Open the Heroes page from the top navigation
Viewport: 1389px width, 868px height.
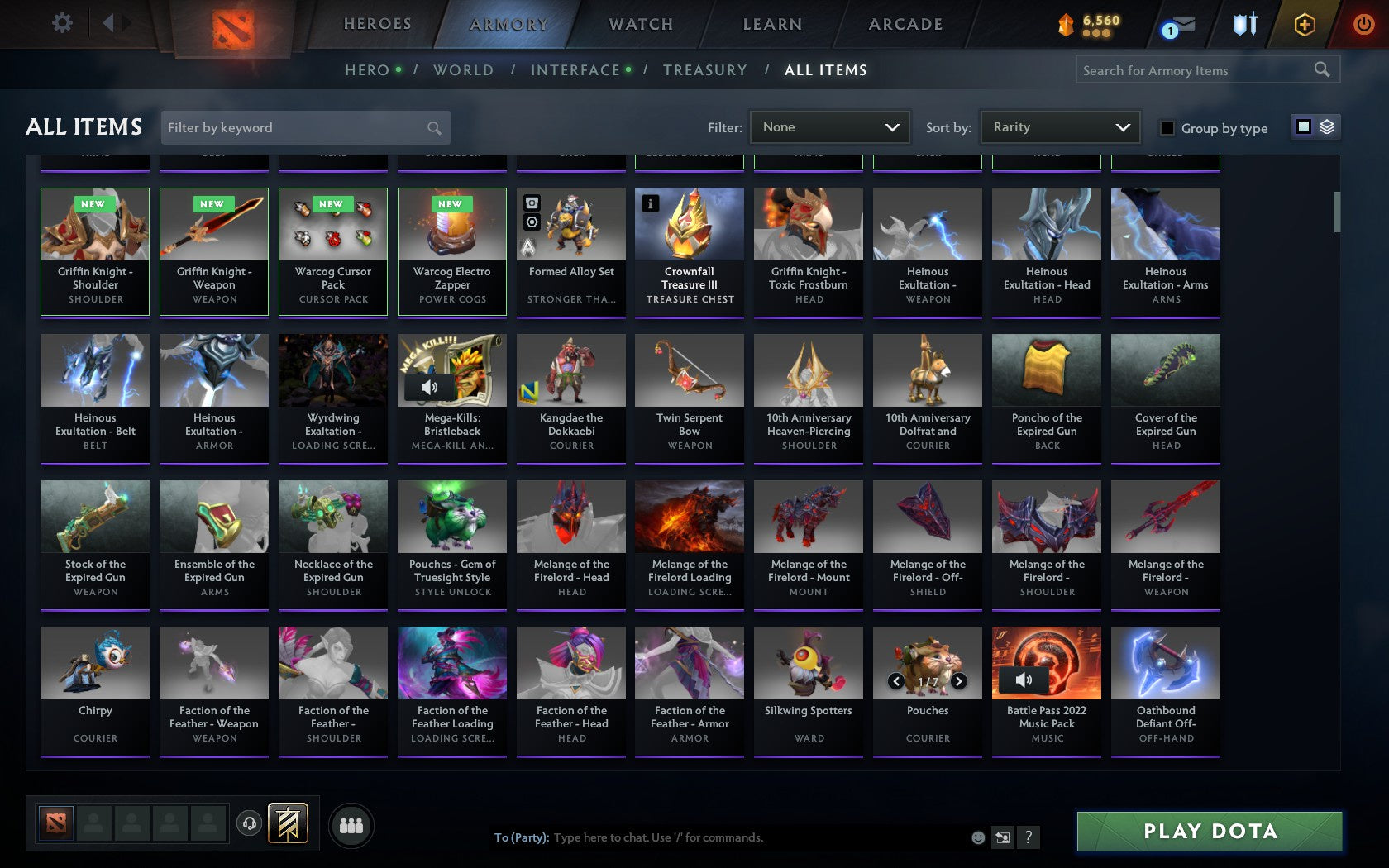click(x=377, y=24)
